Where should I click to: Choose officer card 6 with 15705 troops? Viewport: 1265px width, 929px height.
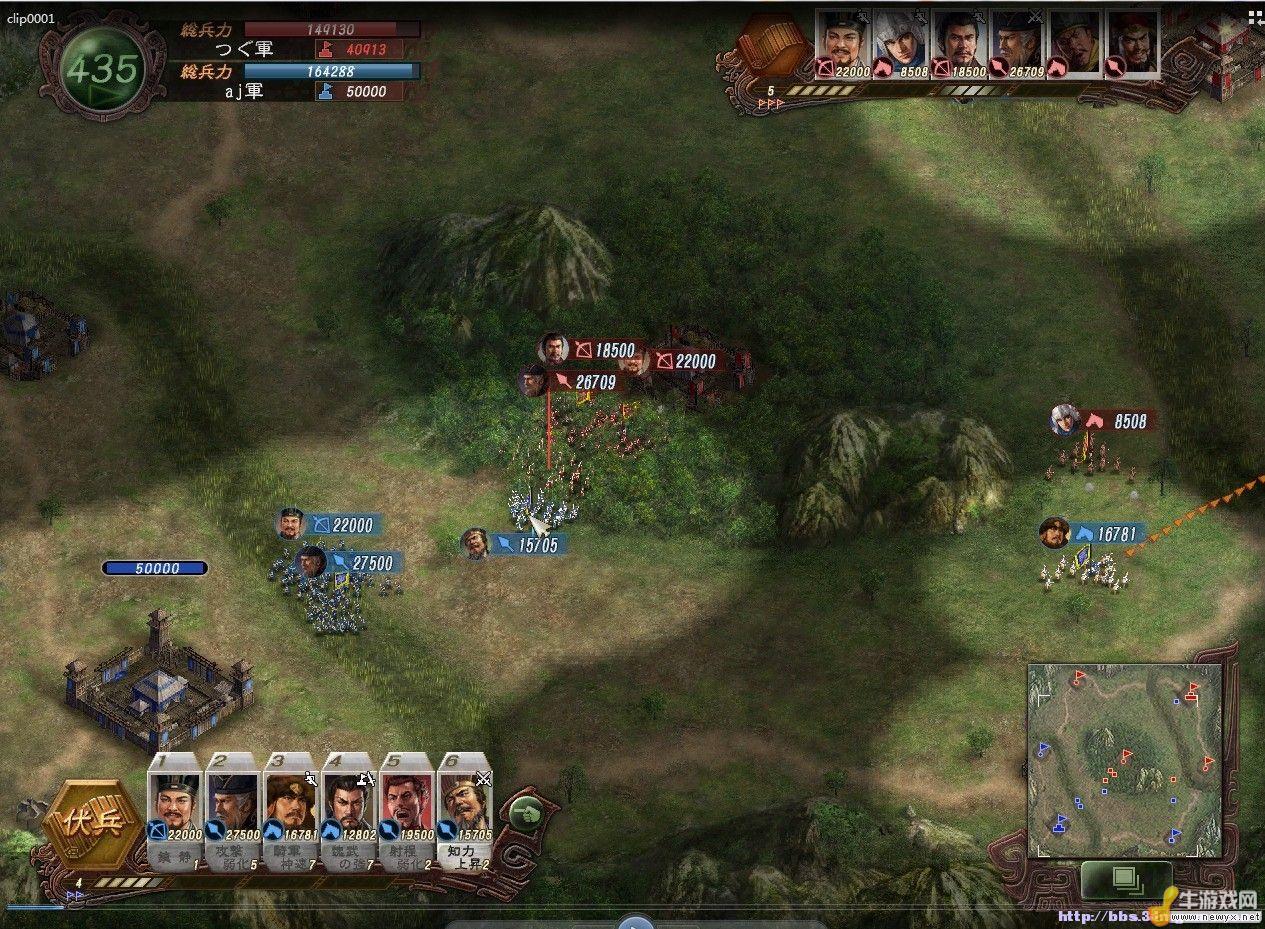coord(465,806)
